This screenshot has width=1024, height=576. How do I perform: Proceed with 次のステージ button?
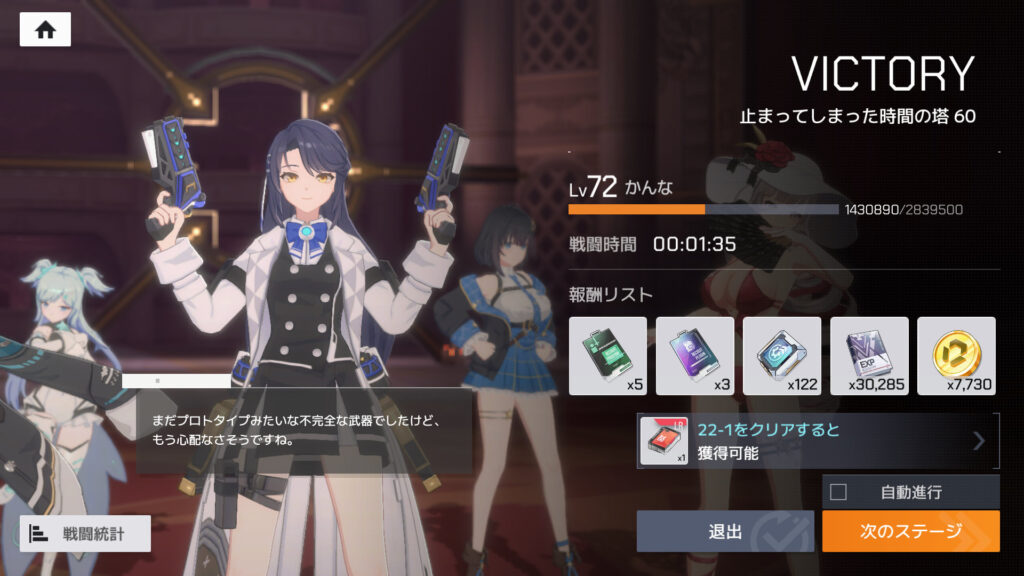910,531
